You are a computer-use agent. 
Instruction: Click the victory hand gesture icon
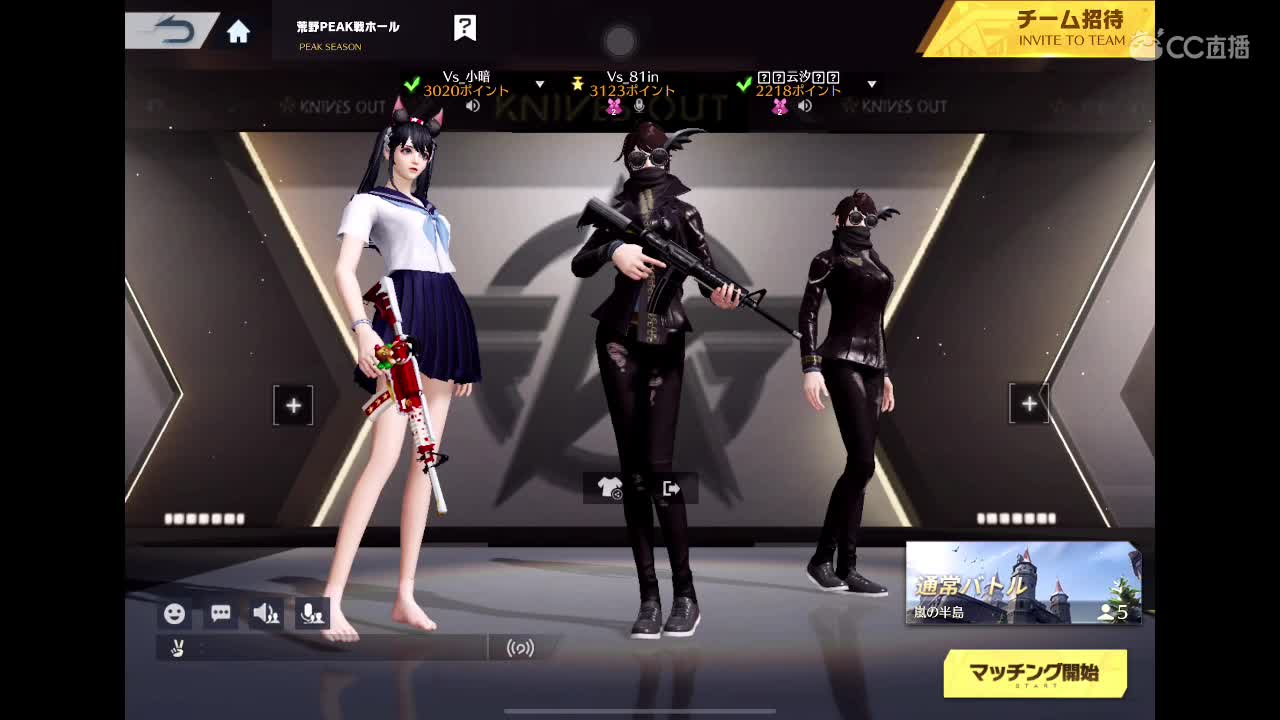point(178,648)
